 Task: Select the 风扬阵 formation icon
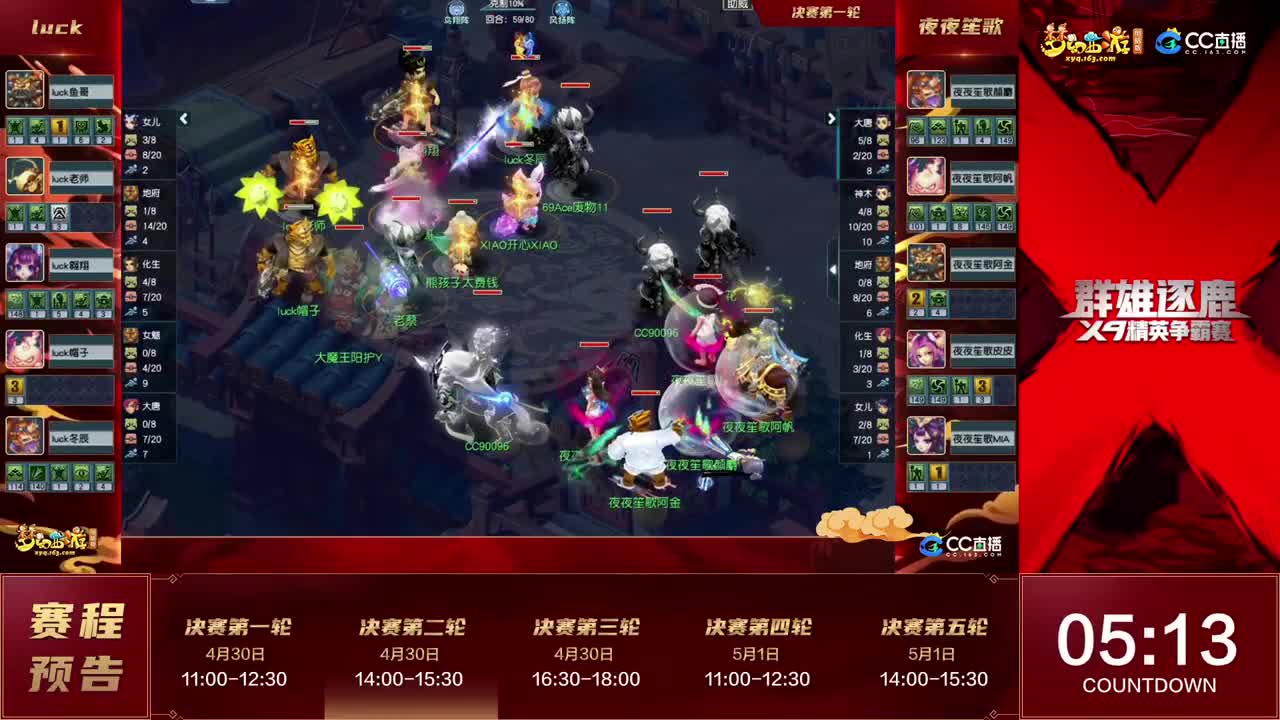tap(562, 10)
